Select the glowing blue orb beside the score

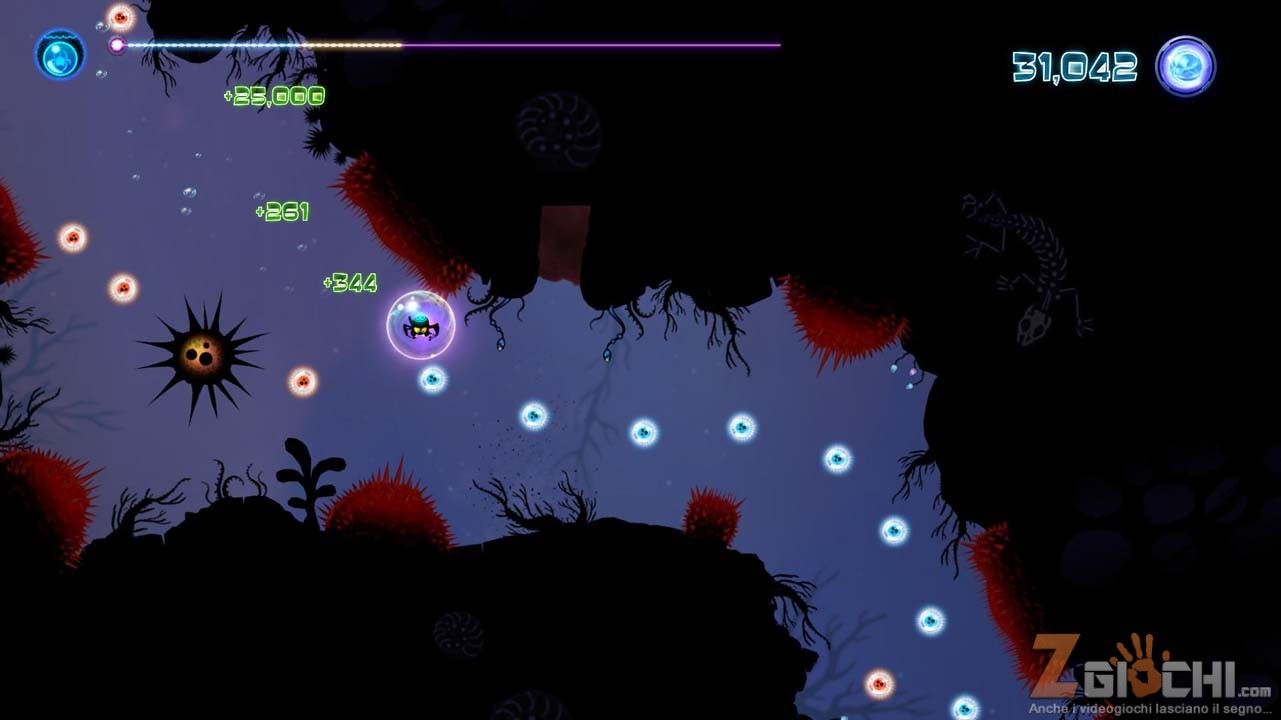pos(1185,66)
